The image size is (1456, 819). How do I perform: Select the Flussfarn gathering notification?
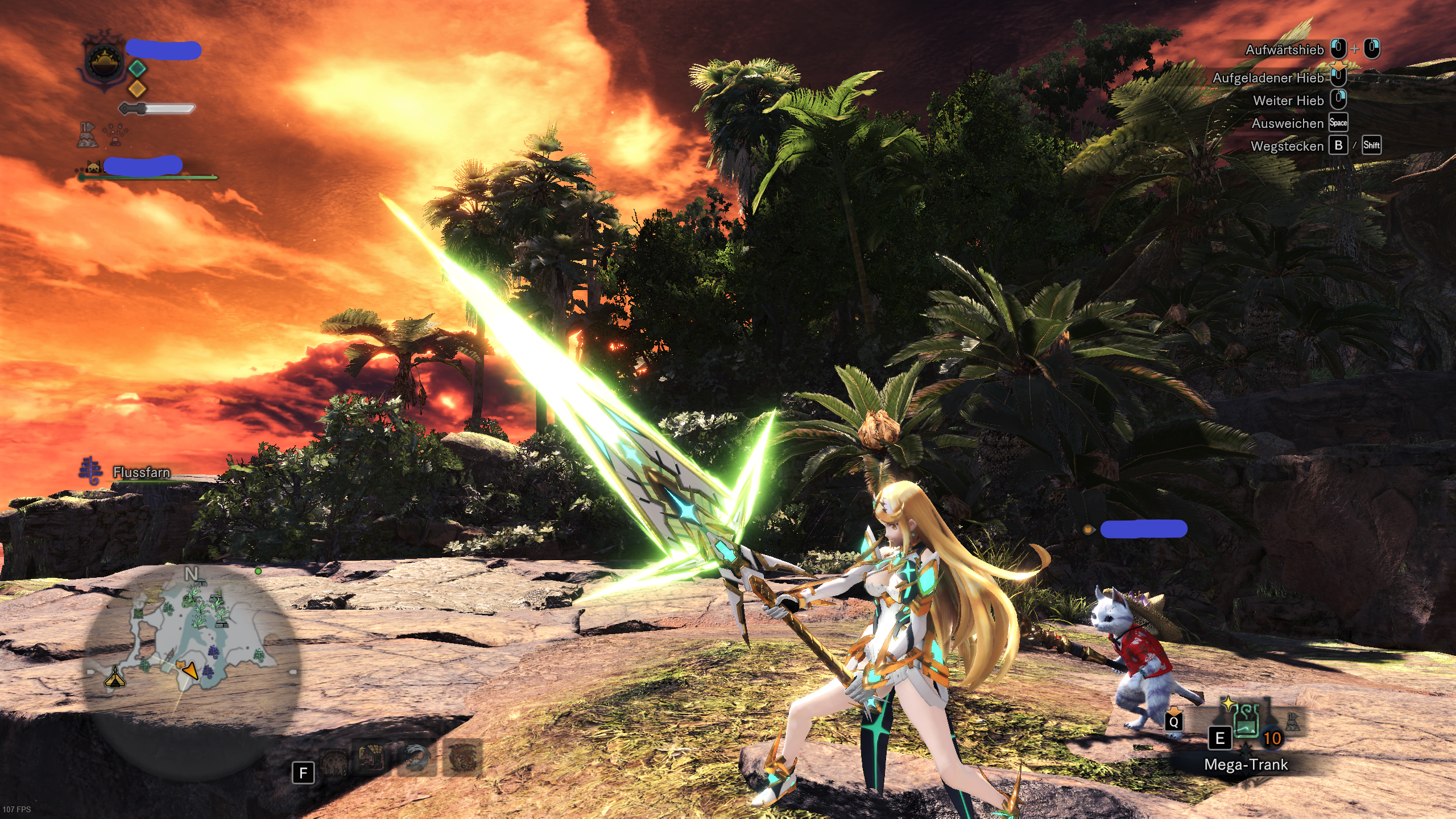pyautogui.click(x=141, y=472)
